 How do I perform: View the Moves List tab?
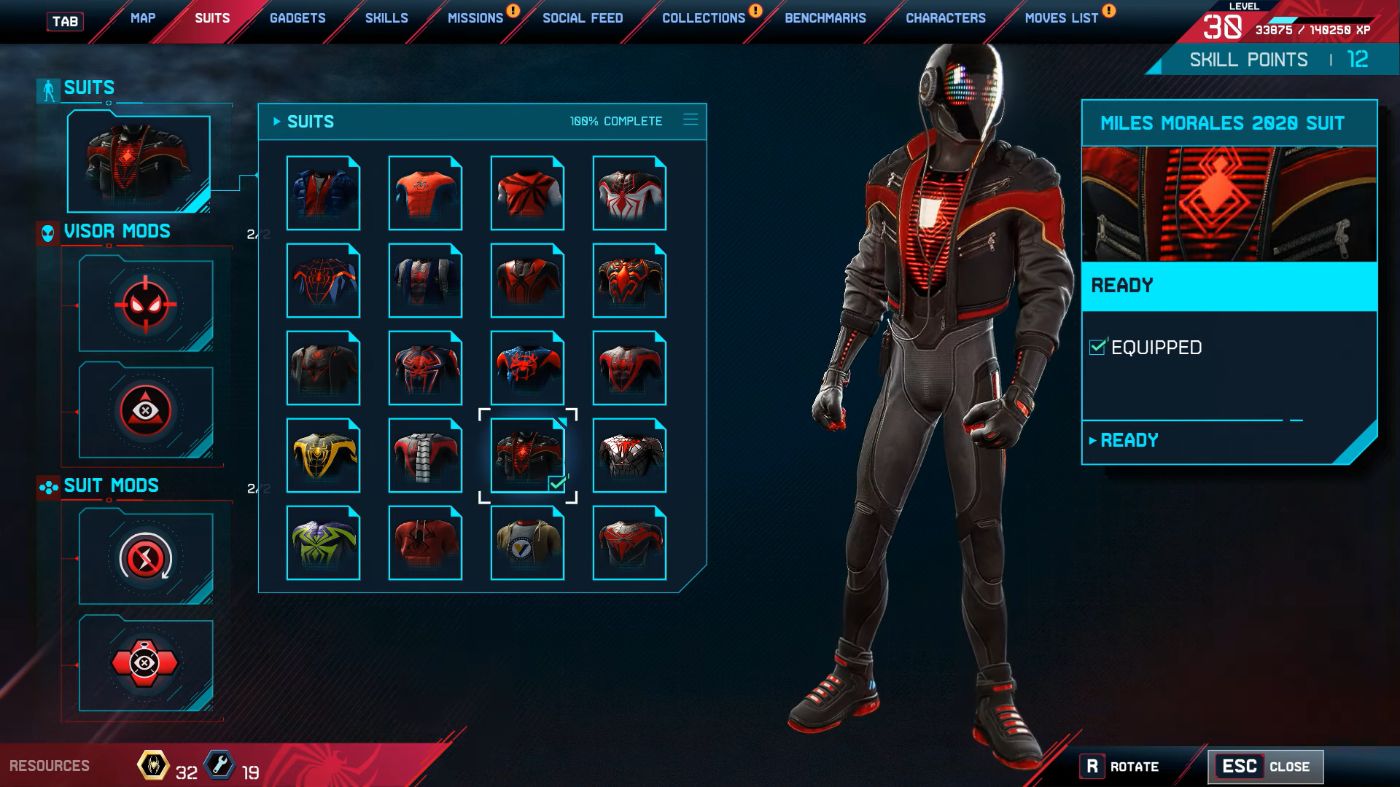[x=1061, y=18]
